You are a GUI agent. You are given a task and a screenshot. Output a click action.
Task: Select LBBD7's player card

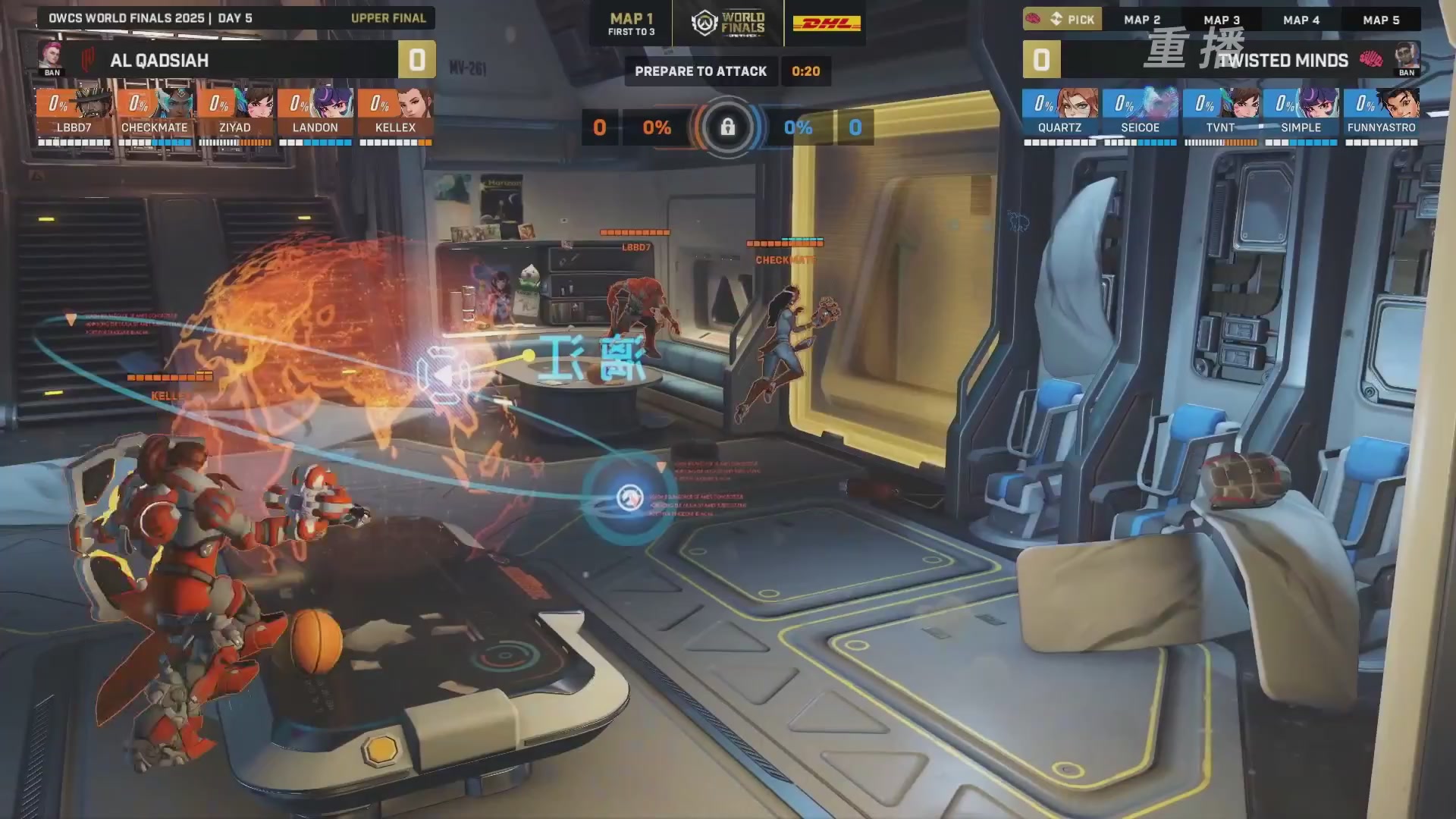pos(74,116)
